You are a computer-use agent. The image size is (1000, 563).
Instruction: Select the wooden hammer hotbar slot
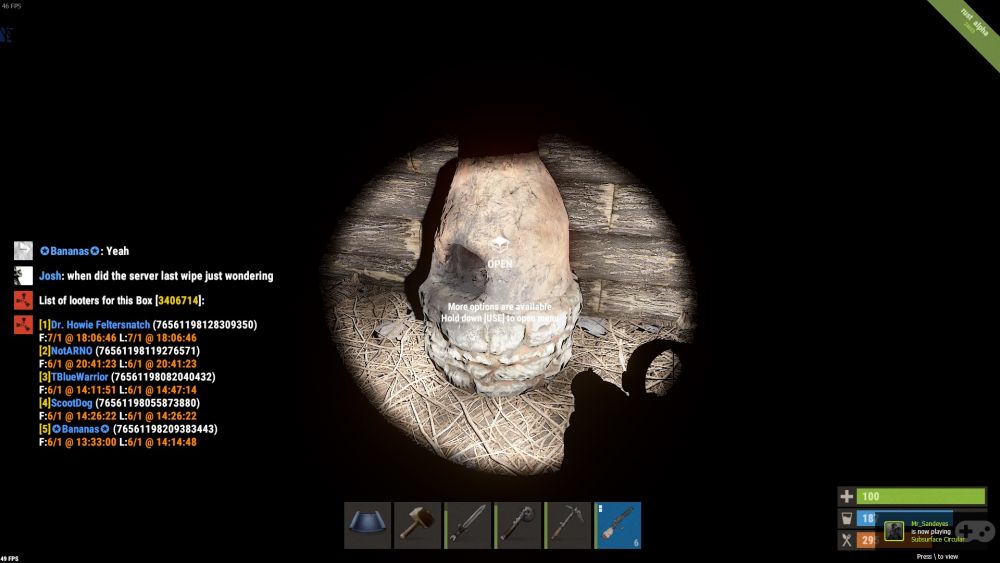(x=417, y=525)
